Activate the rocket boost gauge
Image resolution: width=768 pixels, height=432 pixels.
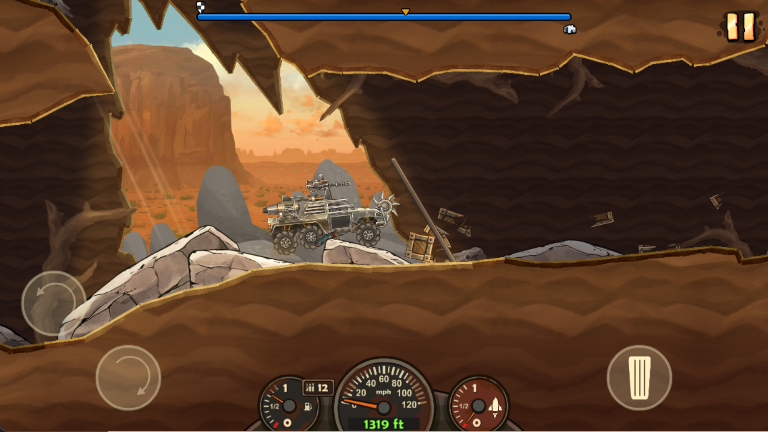tap(478, 404)
